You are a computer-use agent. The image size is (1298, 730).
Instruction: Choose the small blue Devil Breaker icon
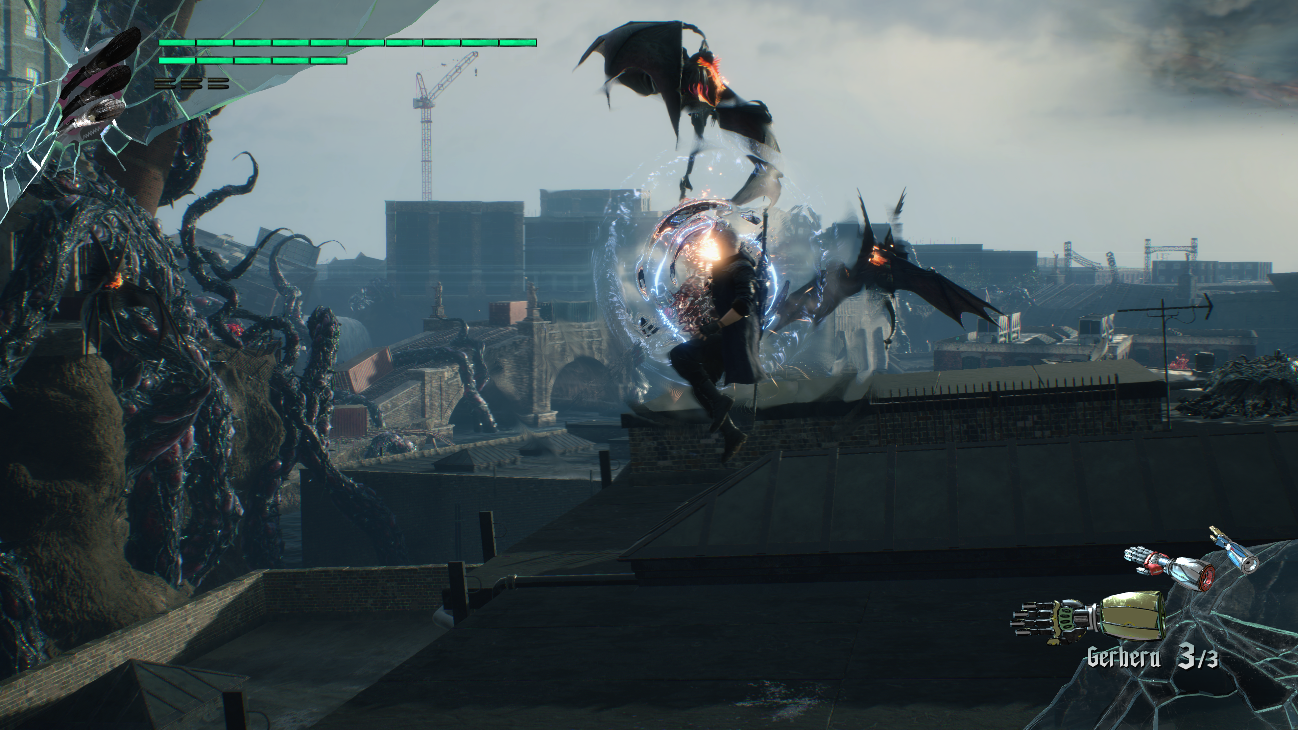(x=1233, y=550)
